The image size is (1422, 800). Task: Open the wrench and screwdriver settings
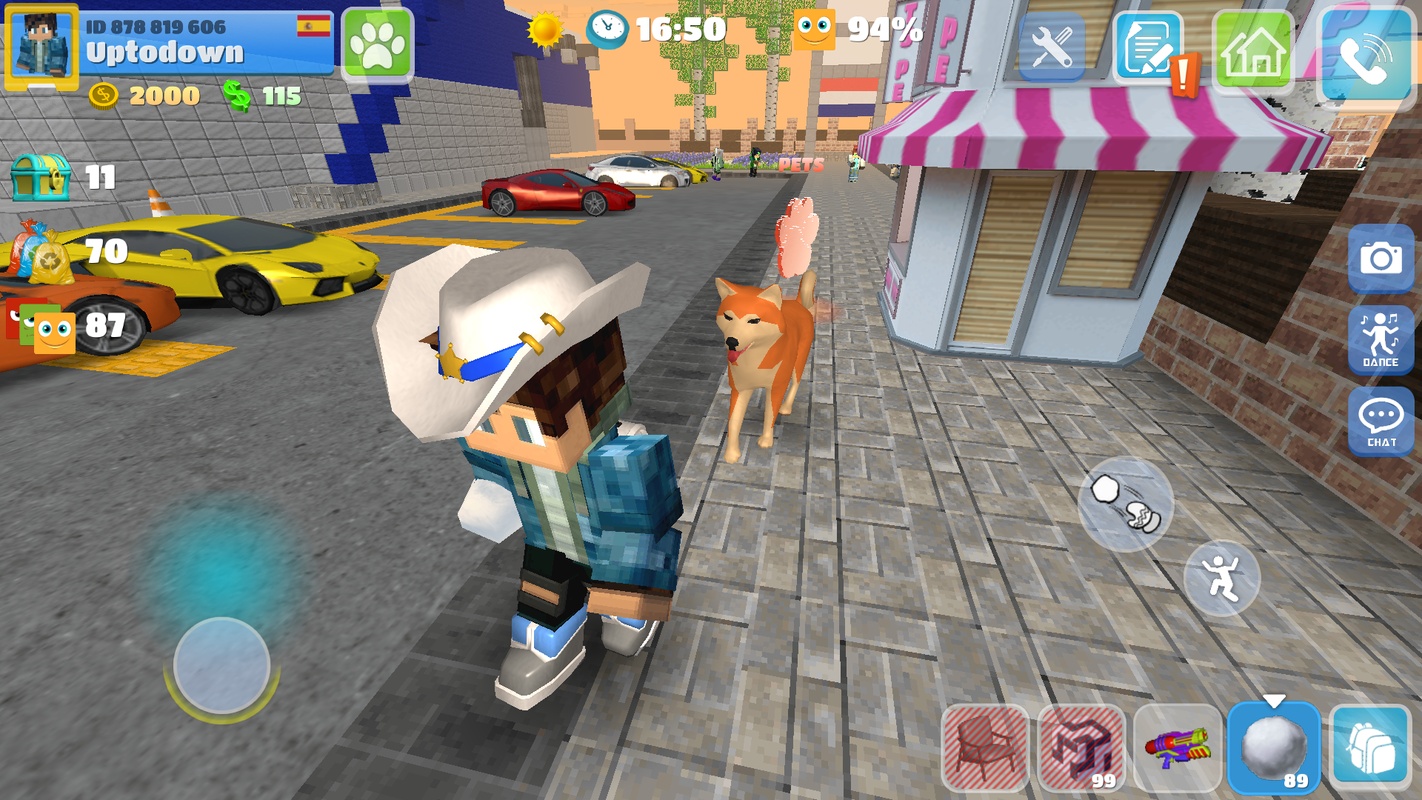tap(1051, 45)
